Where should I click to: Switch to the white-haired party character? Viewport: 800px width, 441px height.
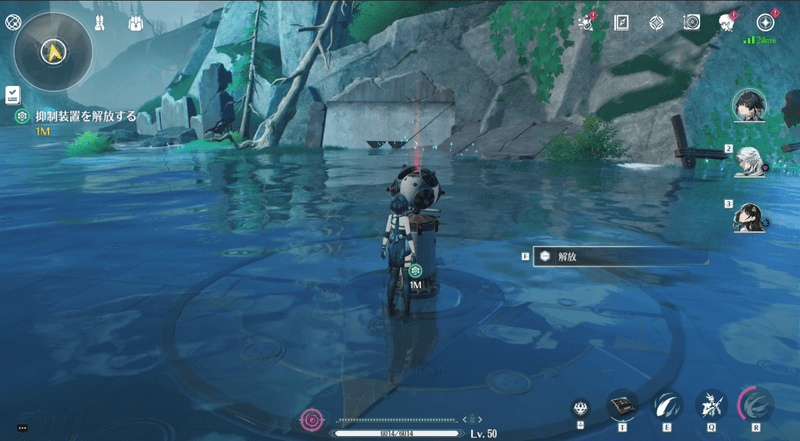pos(748,160)
